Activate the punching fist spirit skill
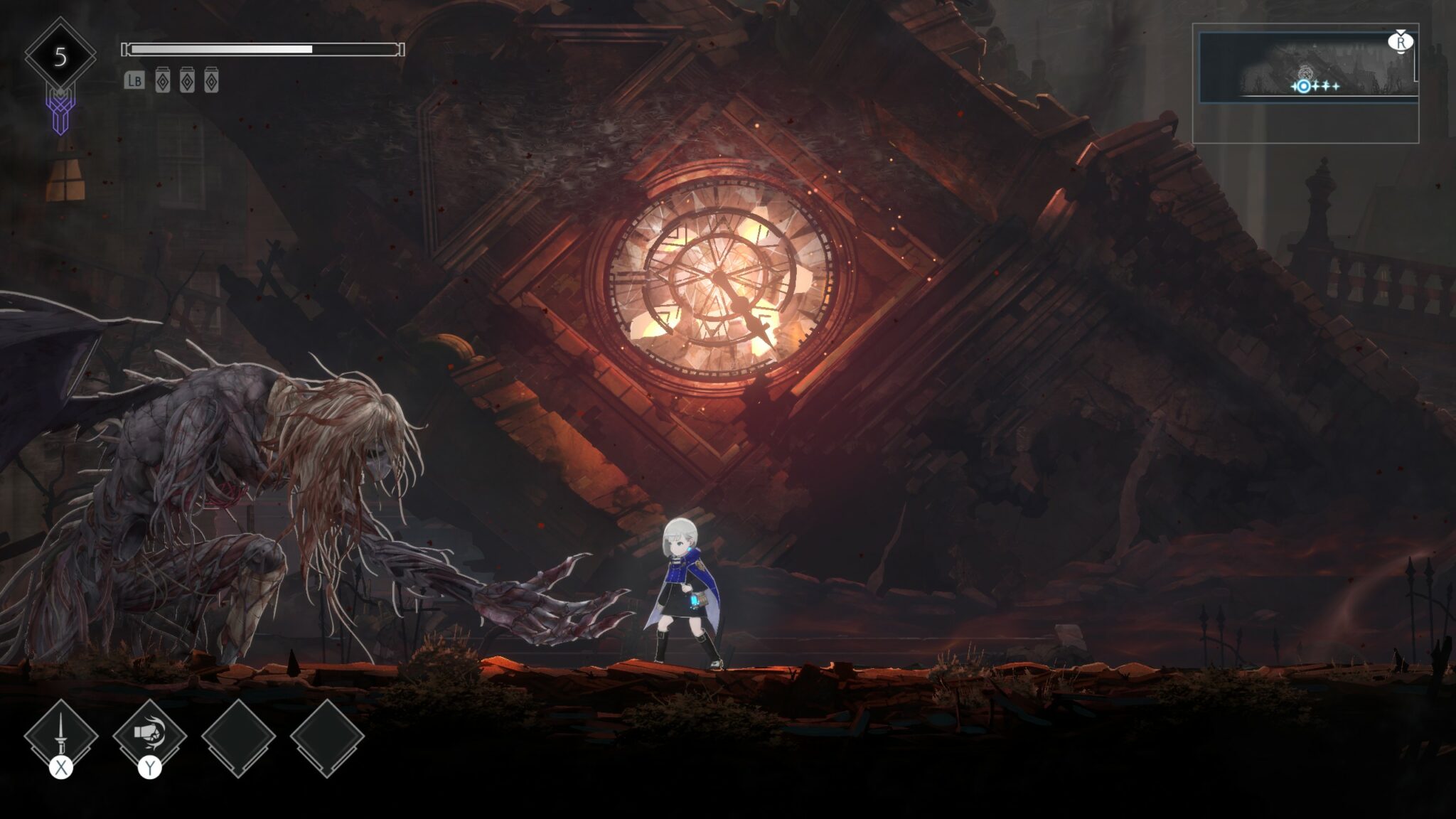1456x819 pixels. (x=149, y=737)
